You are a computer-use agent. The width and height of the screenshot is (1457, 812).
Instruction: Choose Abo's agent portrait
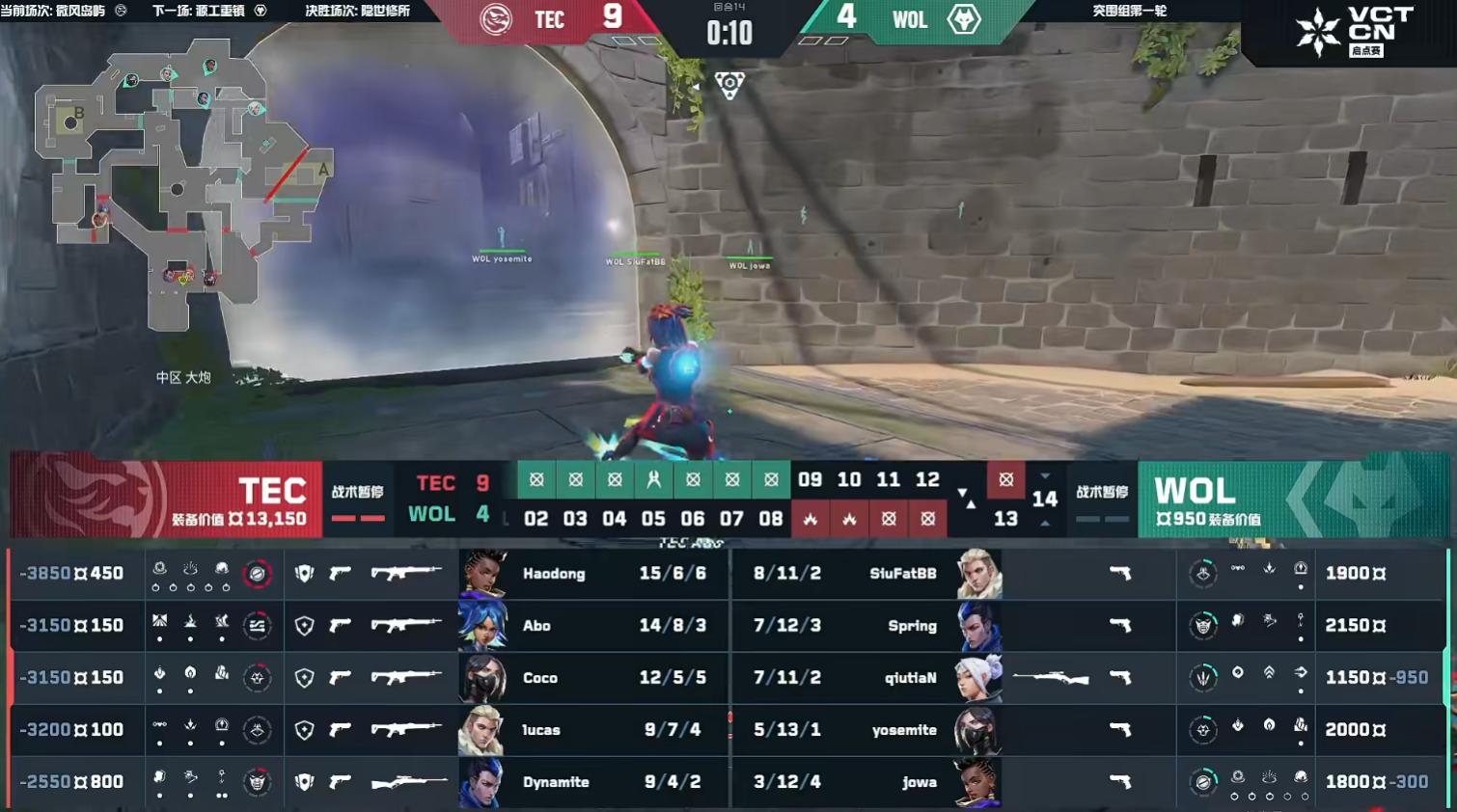(x=482, y=626)
